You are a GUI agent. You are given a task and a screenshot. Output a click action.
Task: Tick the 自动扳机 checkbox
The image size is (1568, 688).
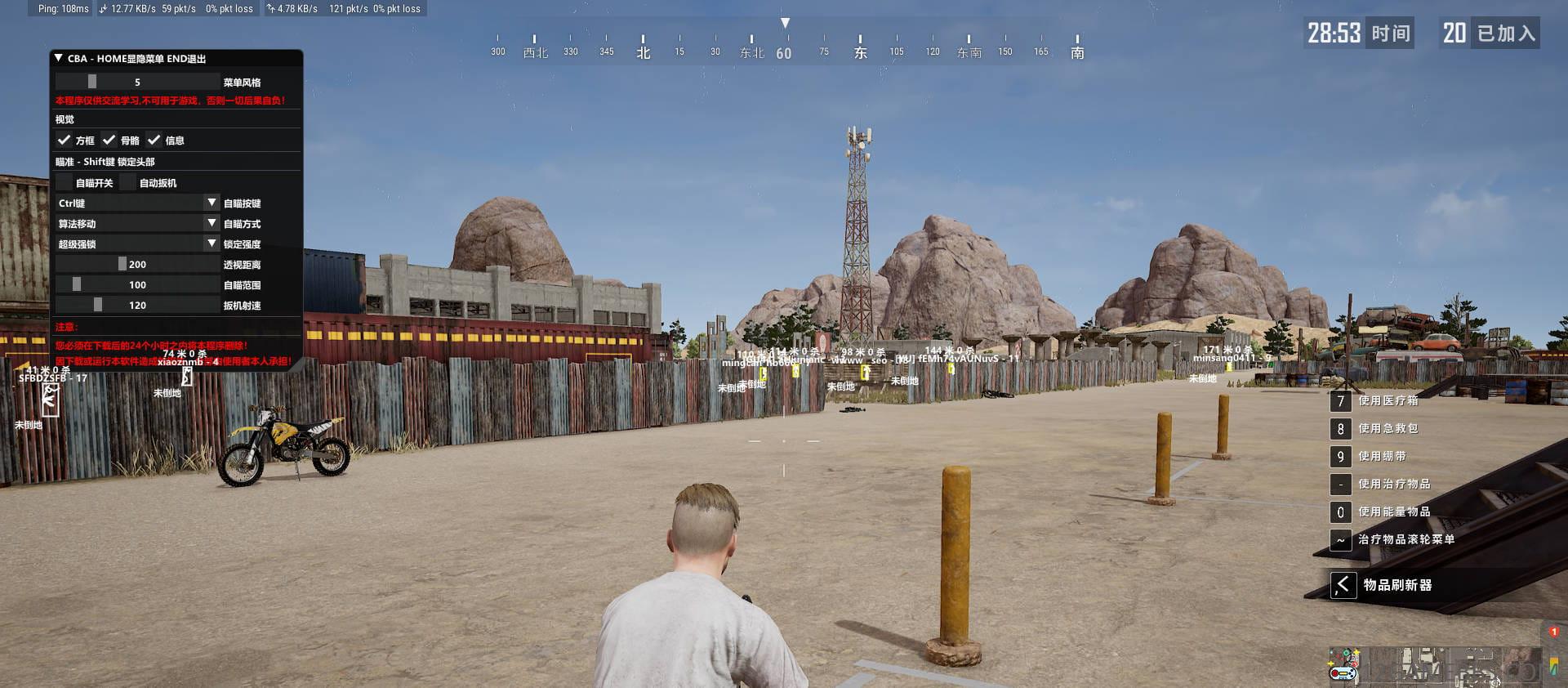tap(128, 182)
